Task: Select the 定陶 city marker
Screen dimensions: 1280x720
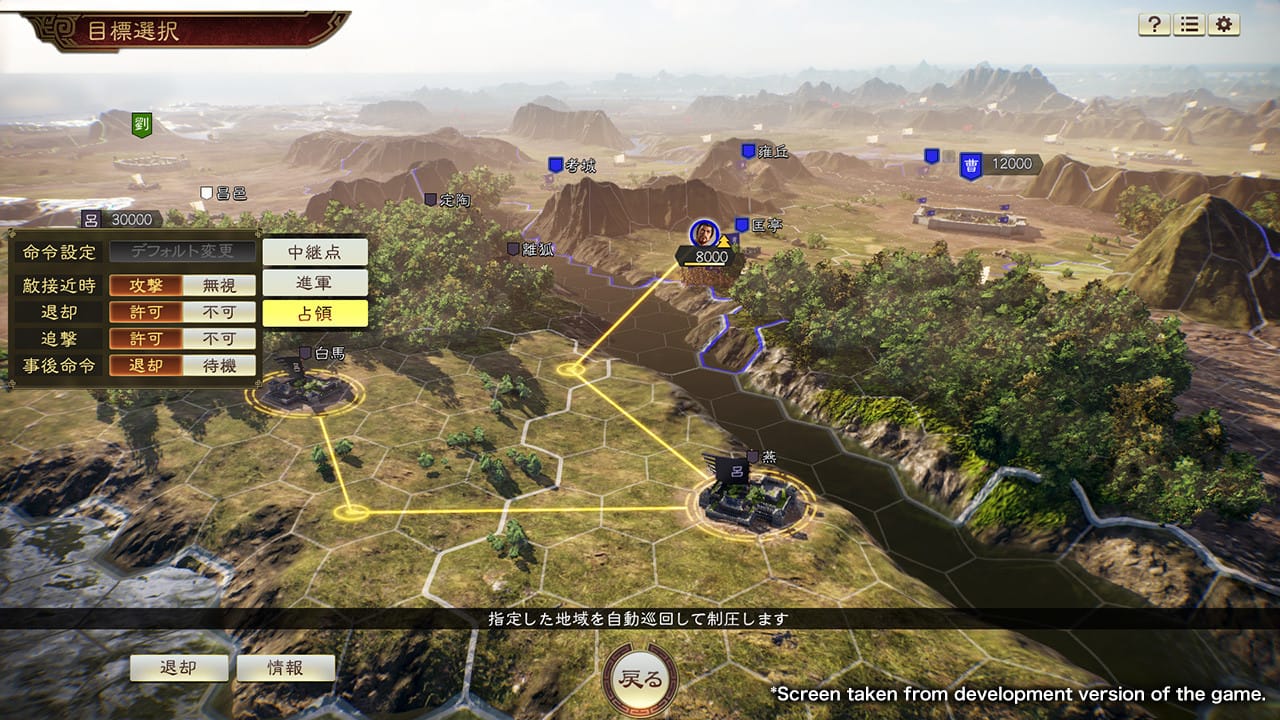Action: pos(432,199)
